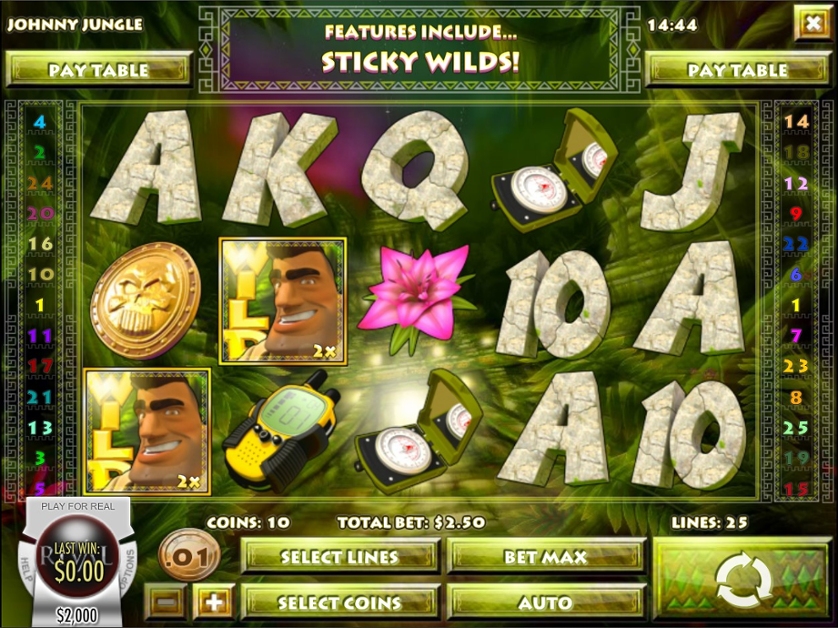Viewport: 838px width, 628px height.
Task: Open the right Pay Table button
Action: 738,70
